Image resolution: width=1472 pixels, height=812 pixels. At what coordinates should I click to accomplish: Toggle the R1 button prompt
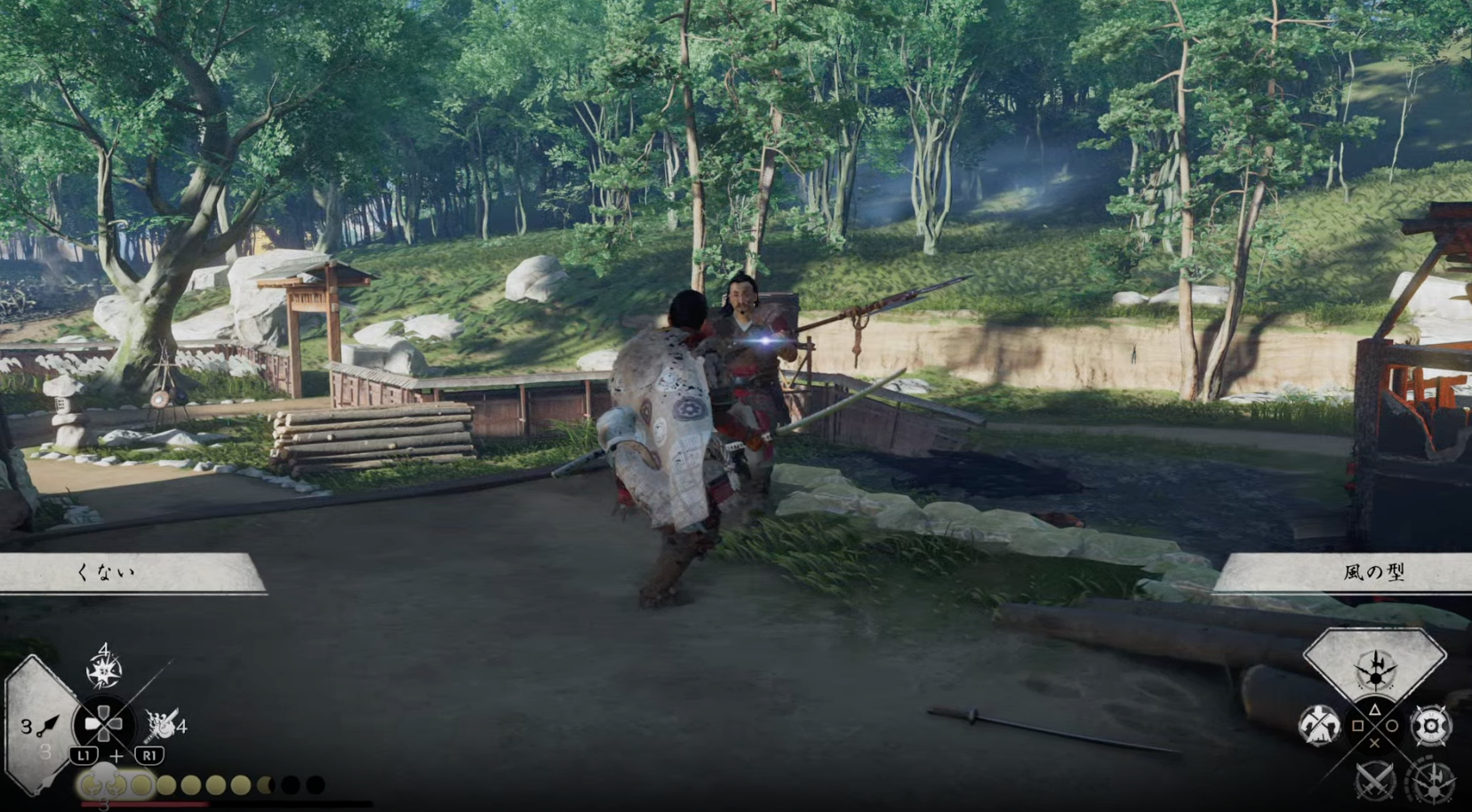tap(150, 755)
